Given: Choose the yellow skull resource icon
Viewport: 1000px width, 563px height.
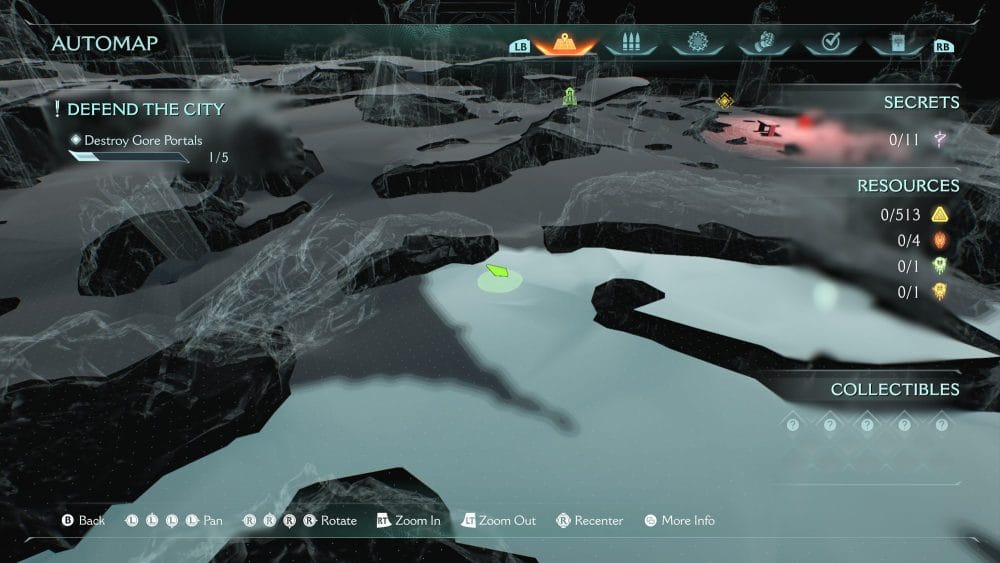Looking at the screenshot, I should pyautogui.click(x=940, y=292).
